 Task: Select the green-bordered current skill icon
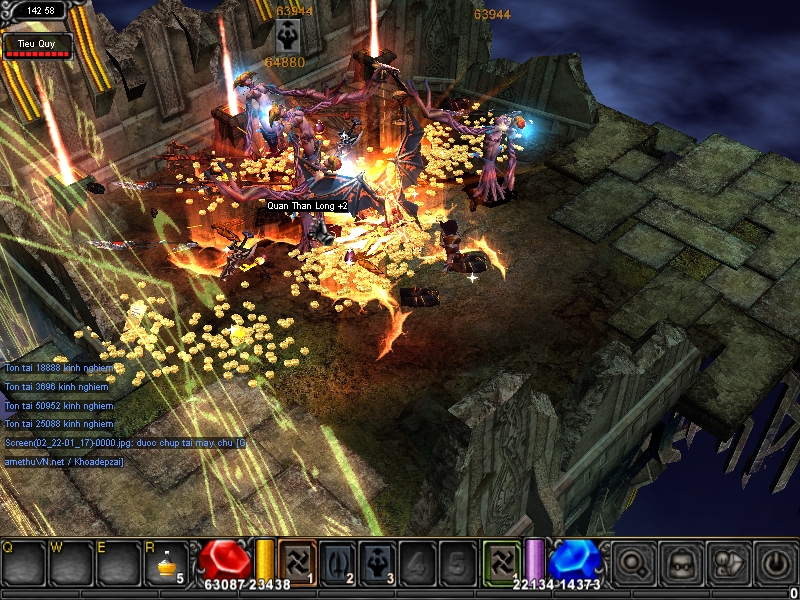500,560
